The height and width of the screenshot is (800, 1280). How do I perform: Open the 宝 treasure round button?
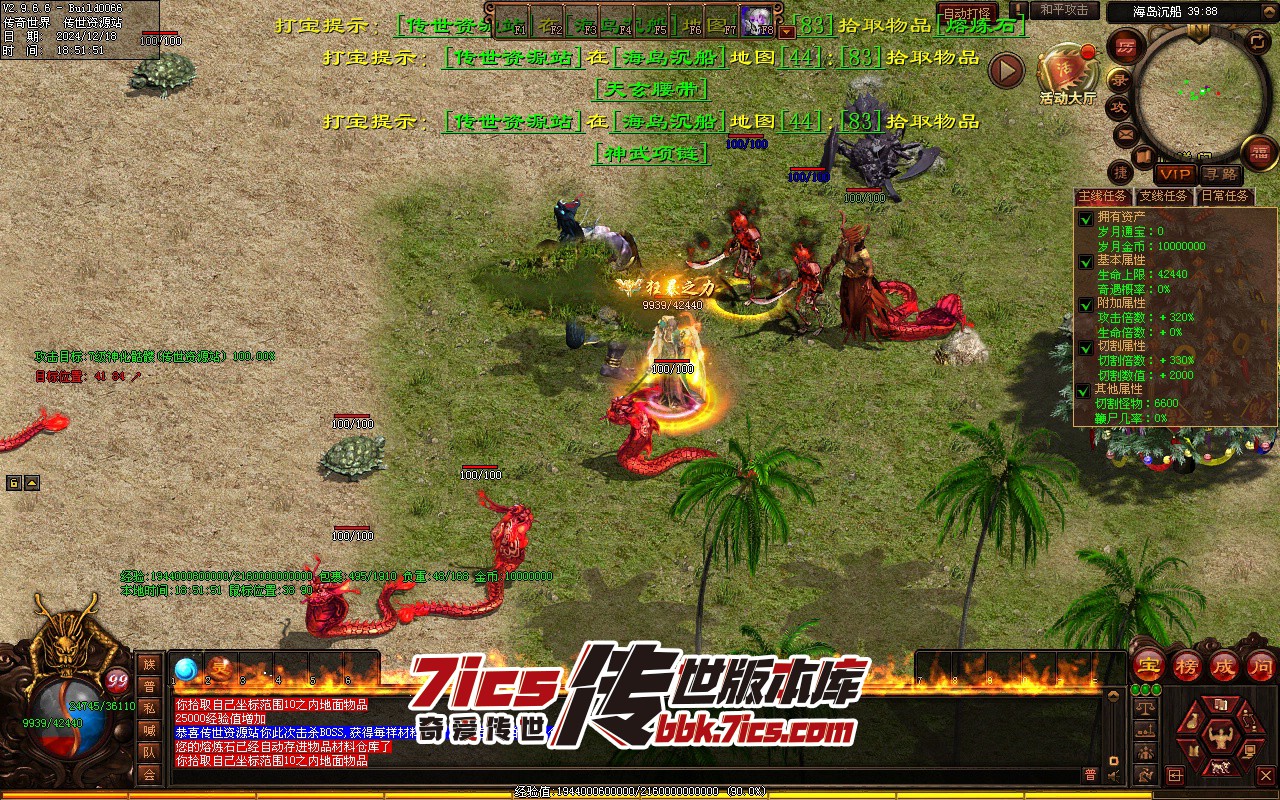pos(1149,666)
